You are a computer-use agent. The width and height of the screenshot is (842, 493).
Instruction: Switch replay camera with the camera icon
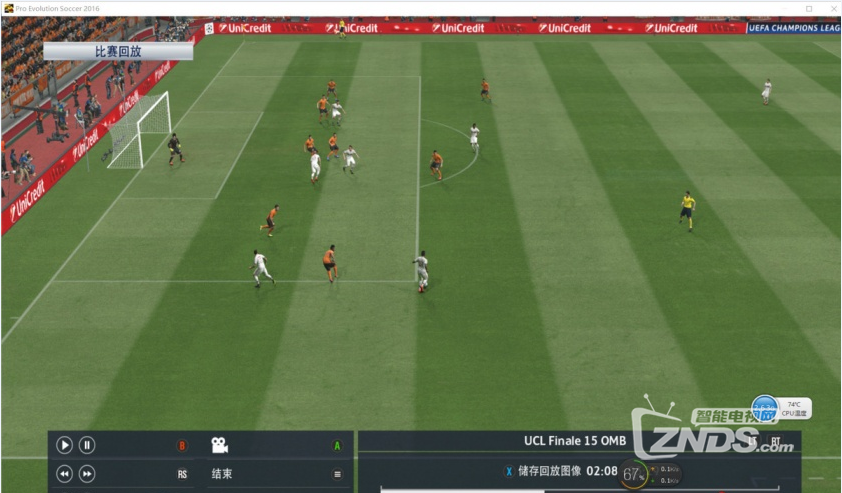pos(219,445)
